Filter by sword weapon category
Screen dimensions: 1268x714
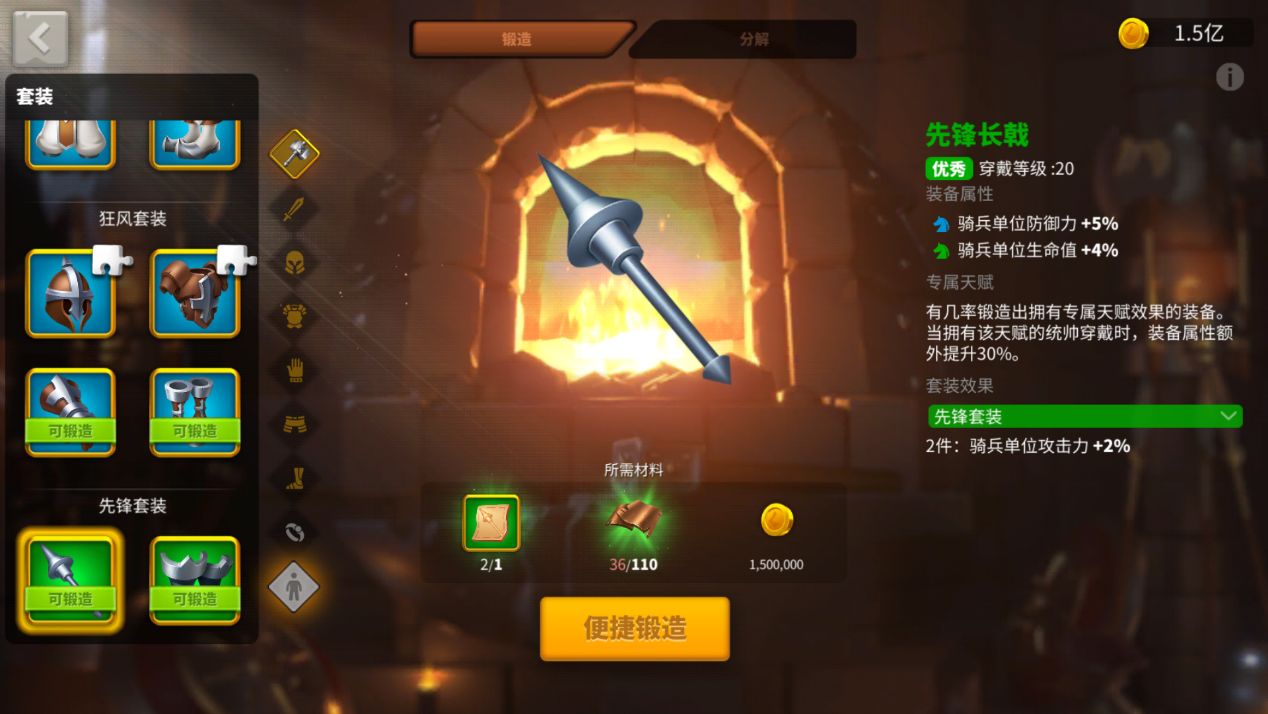pos(294,209)
